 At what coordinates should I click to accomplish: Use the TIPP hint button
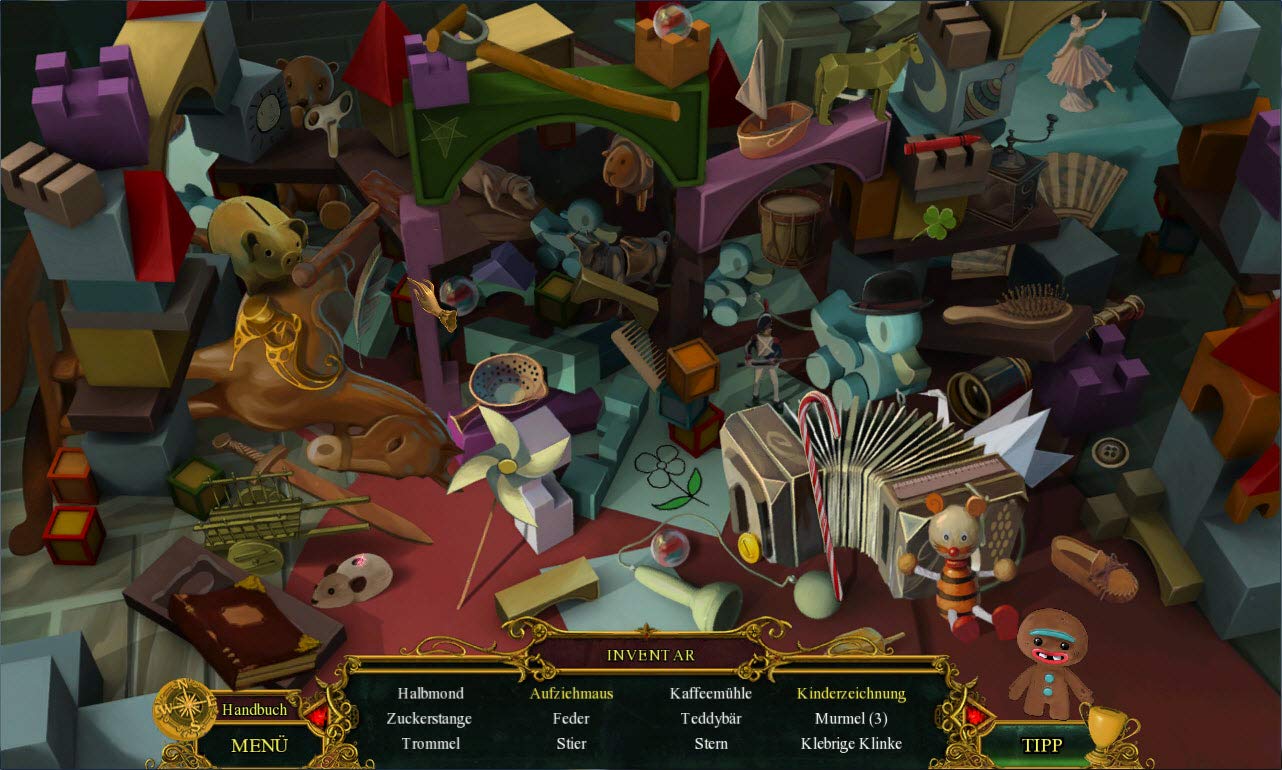pyautogui.click(x=1041, y=745)
